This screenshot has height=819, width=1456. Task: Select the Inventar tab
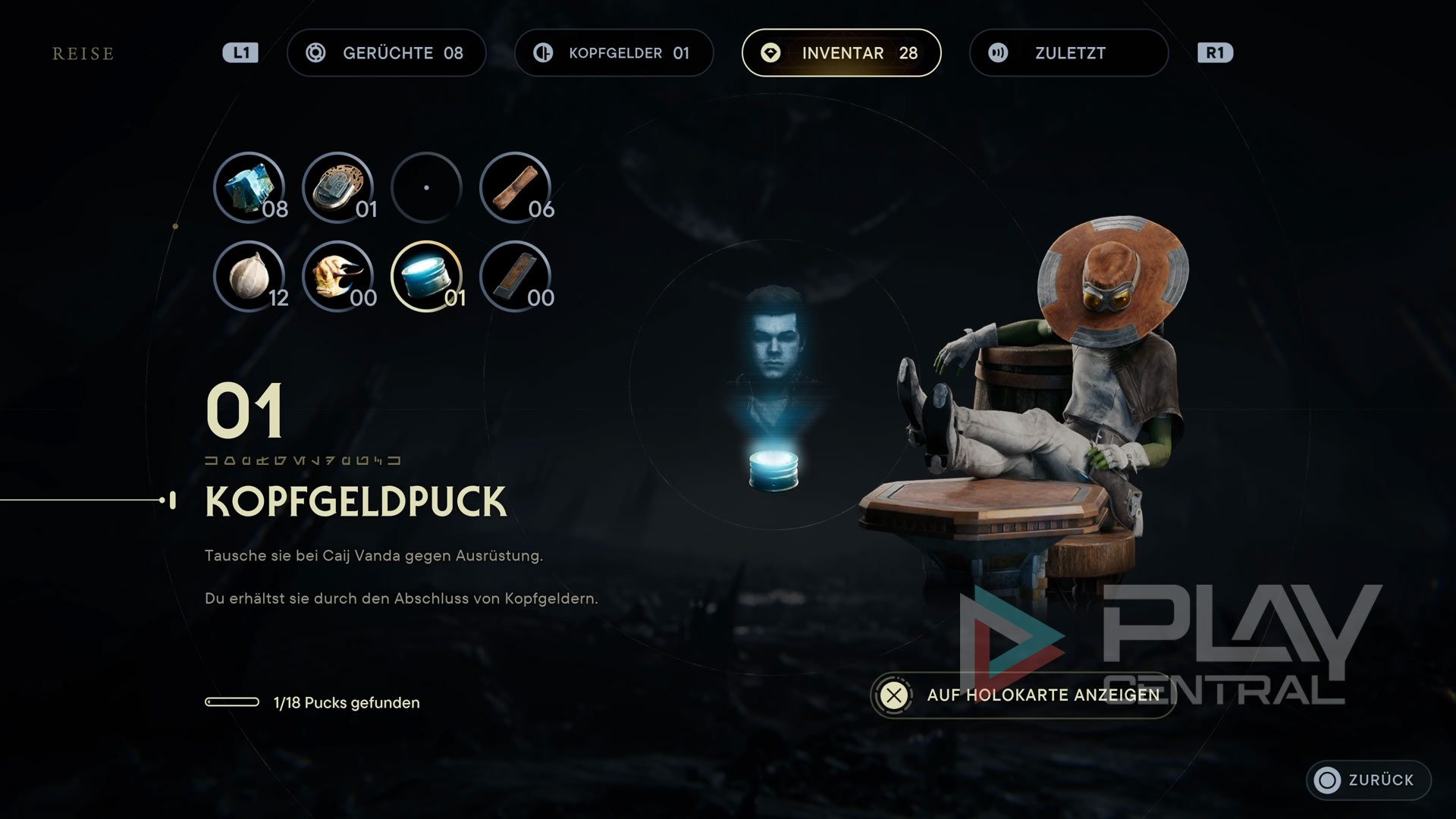pyautogui.click(x=841, y=53)
